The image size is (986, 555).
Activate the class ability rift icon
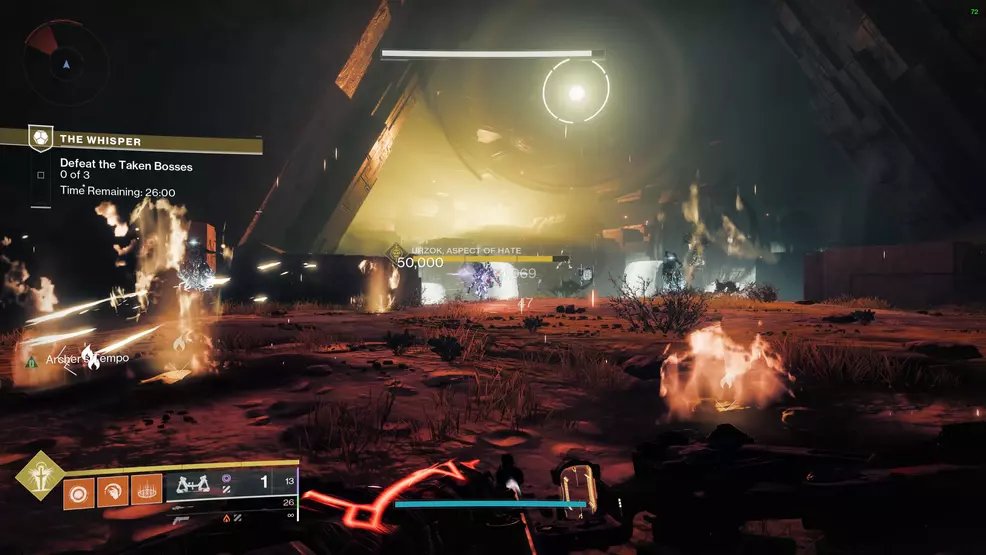(x=146, y=491)
